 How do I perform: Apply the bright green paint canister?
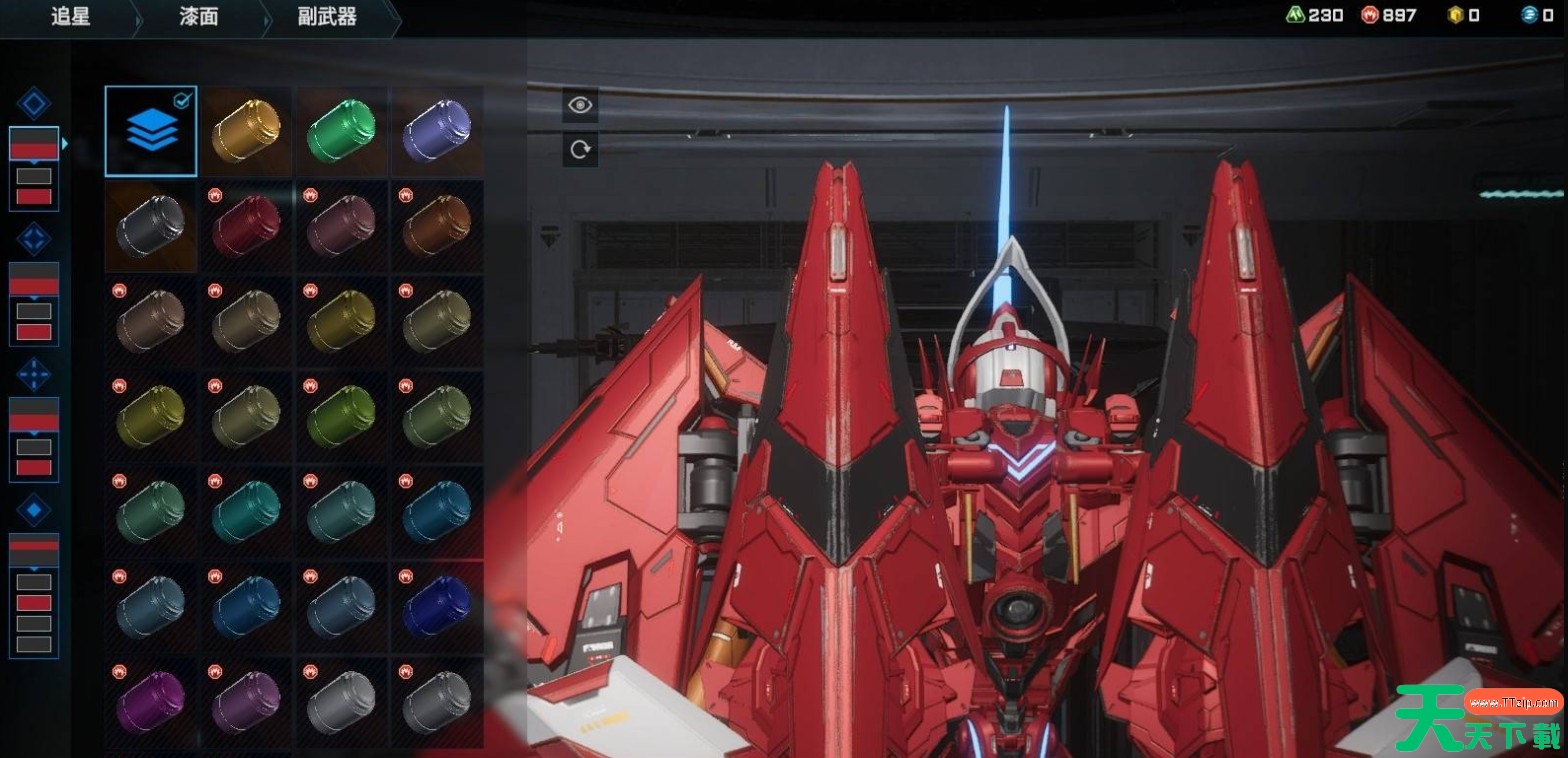(x=341, y=131)
